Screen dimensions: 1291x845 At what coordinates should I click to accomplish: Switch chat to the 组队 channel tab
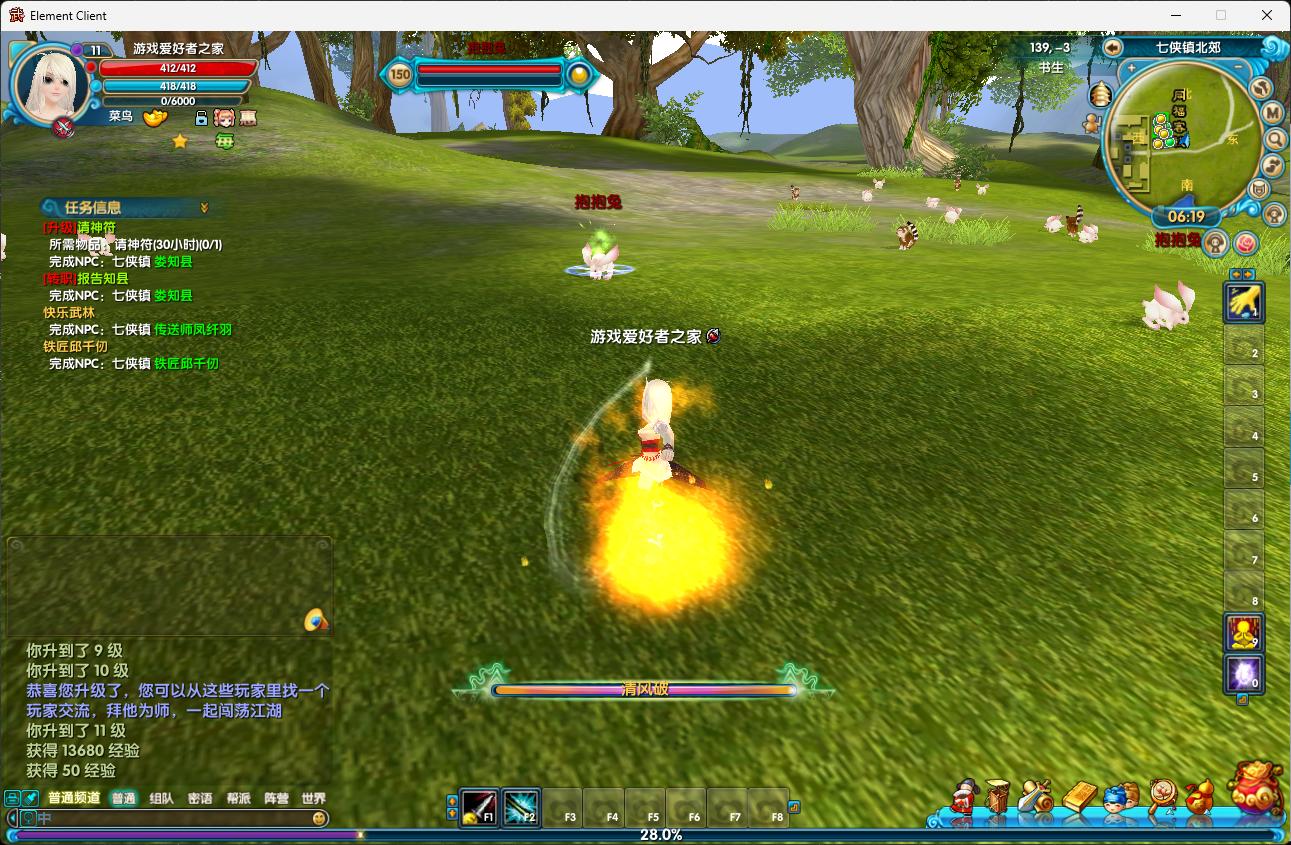[161, 798]
